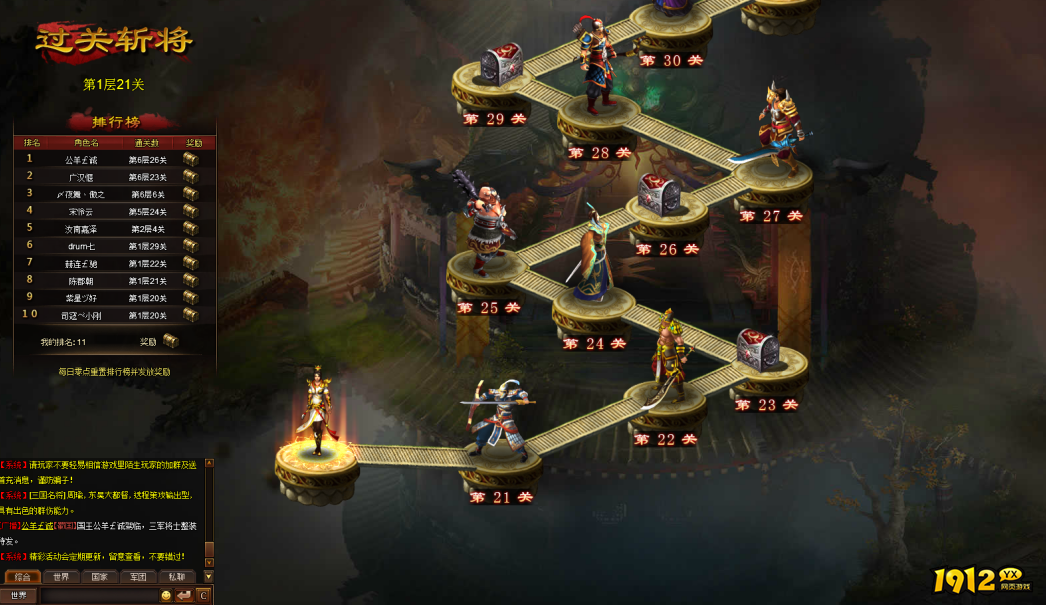Click the C button beside chat send
Image resolution: width=1046 pixels, height=605 pixels.
(203, 596)
